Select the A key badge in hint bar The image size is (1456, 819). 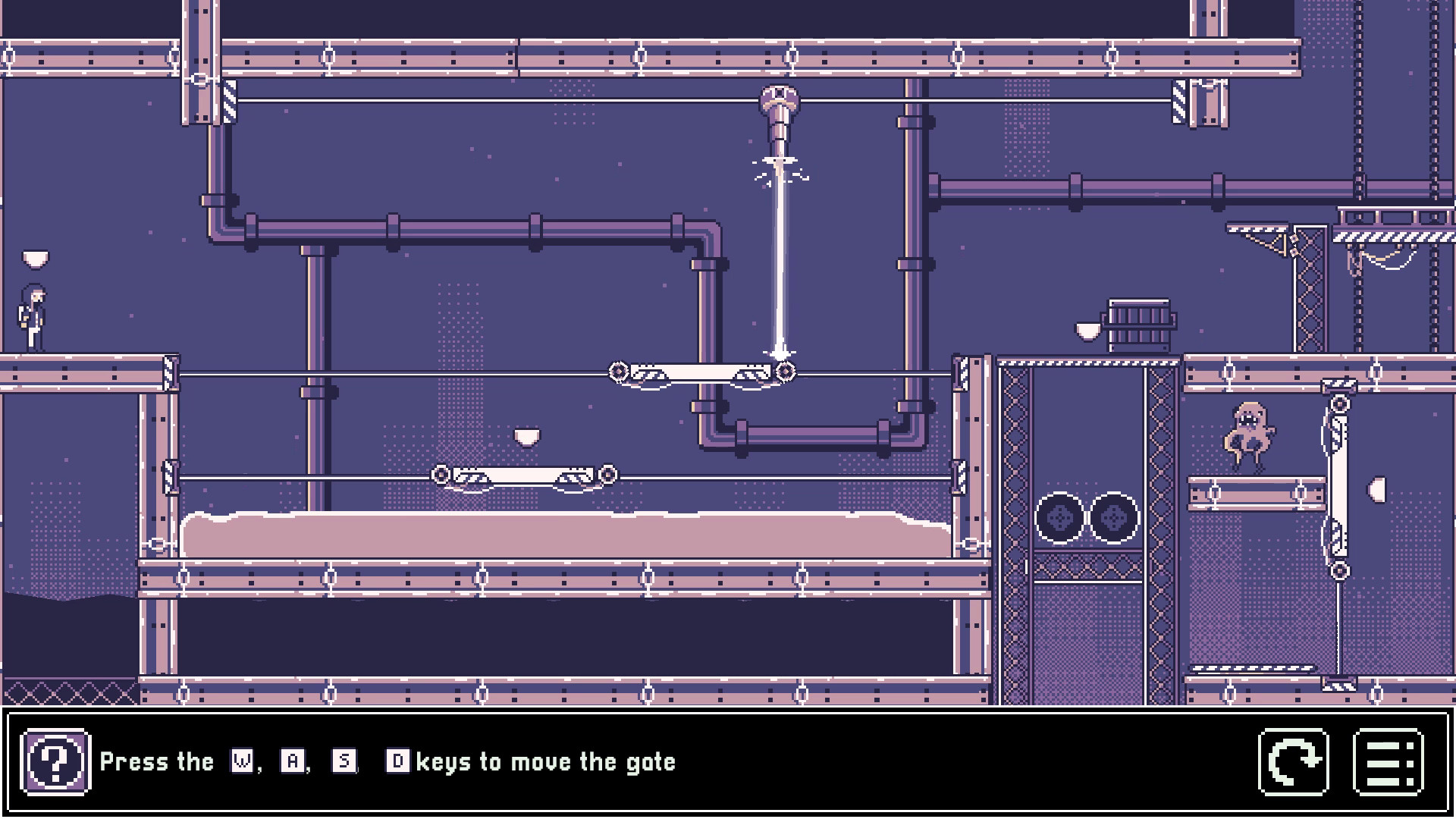tap(290, 762)
